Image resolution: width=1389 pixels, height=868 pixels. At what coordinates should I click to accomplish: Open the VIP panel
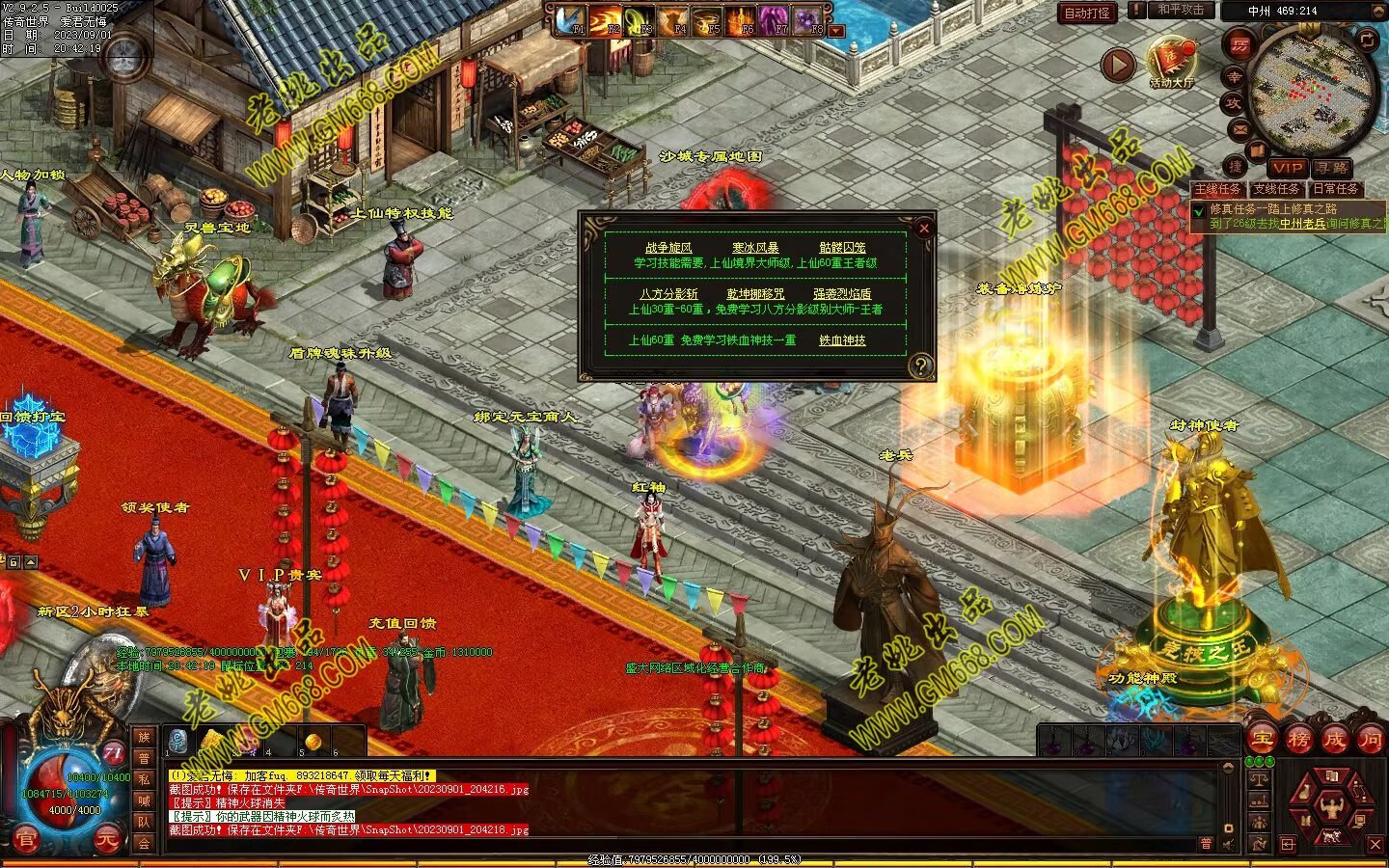pos(1287,168)
